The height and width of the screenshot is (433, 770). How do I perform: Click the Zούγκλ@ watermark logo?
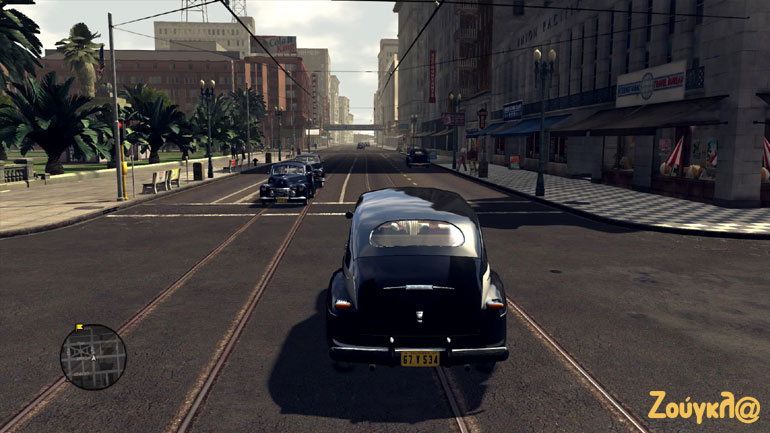tap(703, 407)
